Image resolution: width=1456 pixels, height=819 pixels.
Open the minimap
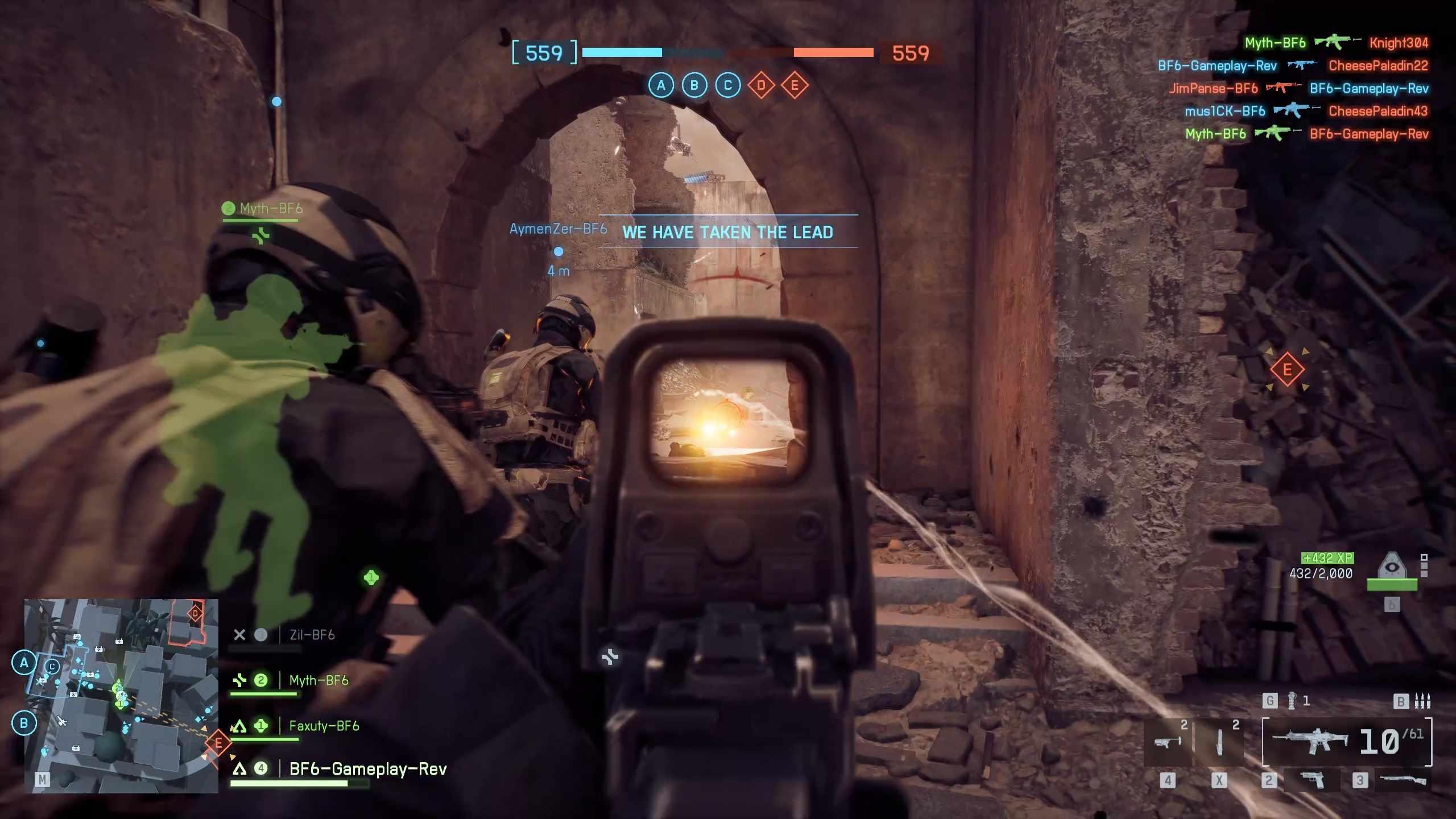[x=121, y=695]
